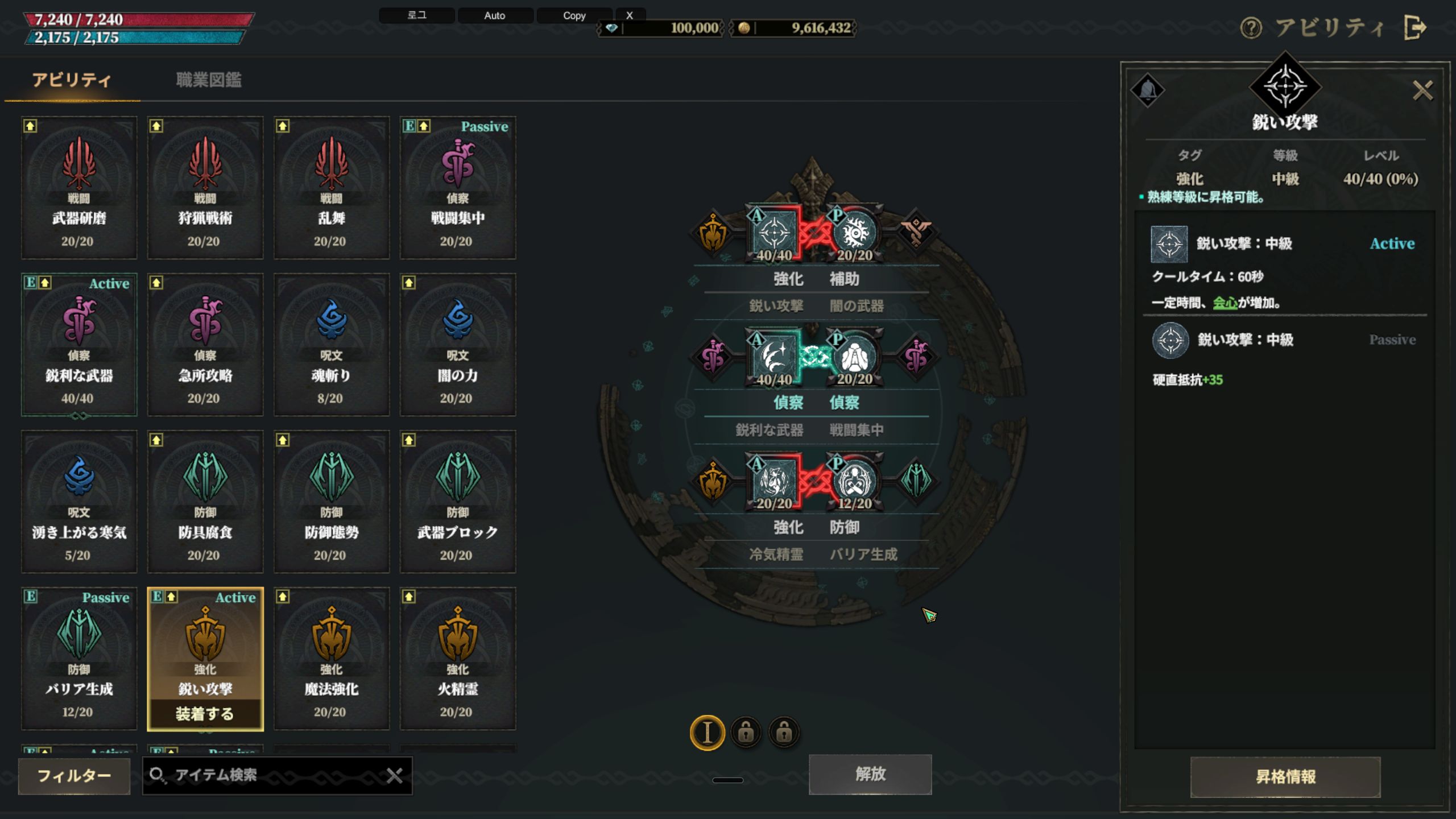Pick the 魂斬り spell card
Image resolution: width=1456 pixels, height=819 pixels.
click(332, 345)
